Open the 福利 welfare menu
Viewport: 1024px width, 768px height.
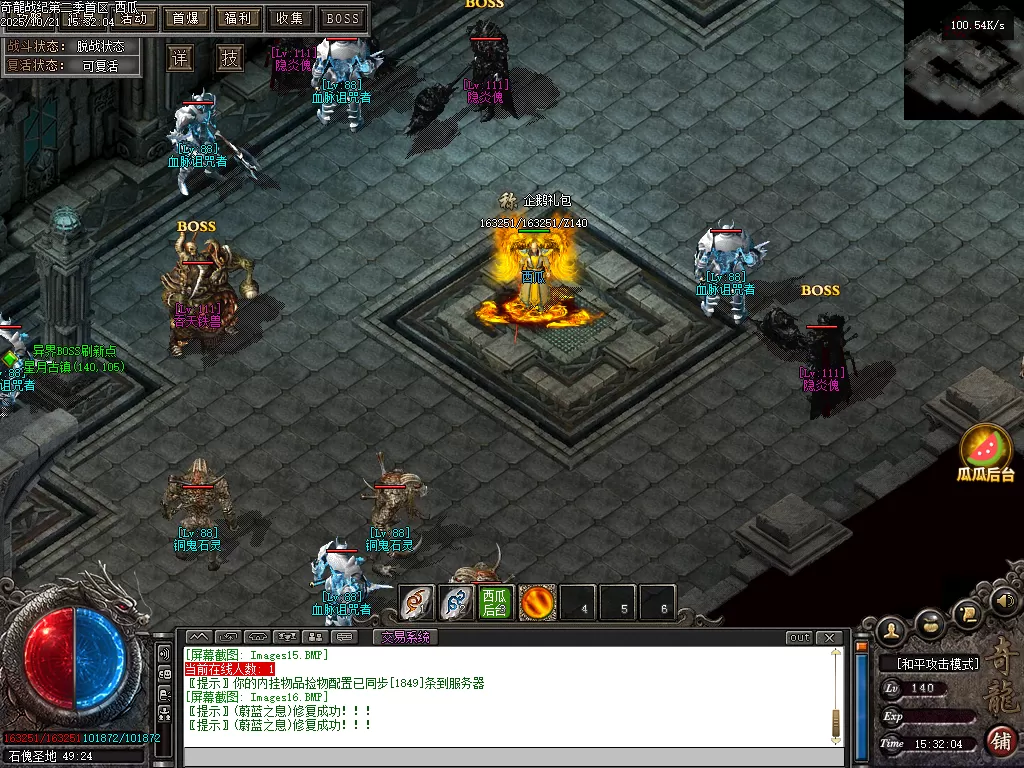coord(238,18)
